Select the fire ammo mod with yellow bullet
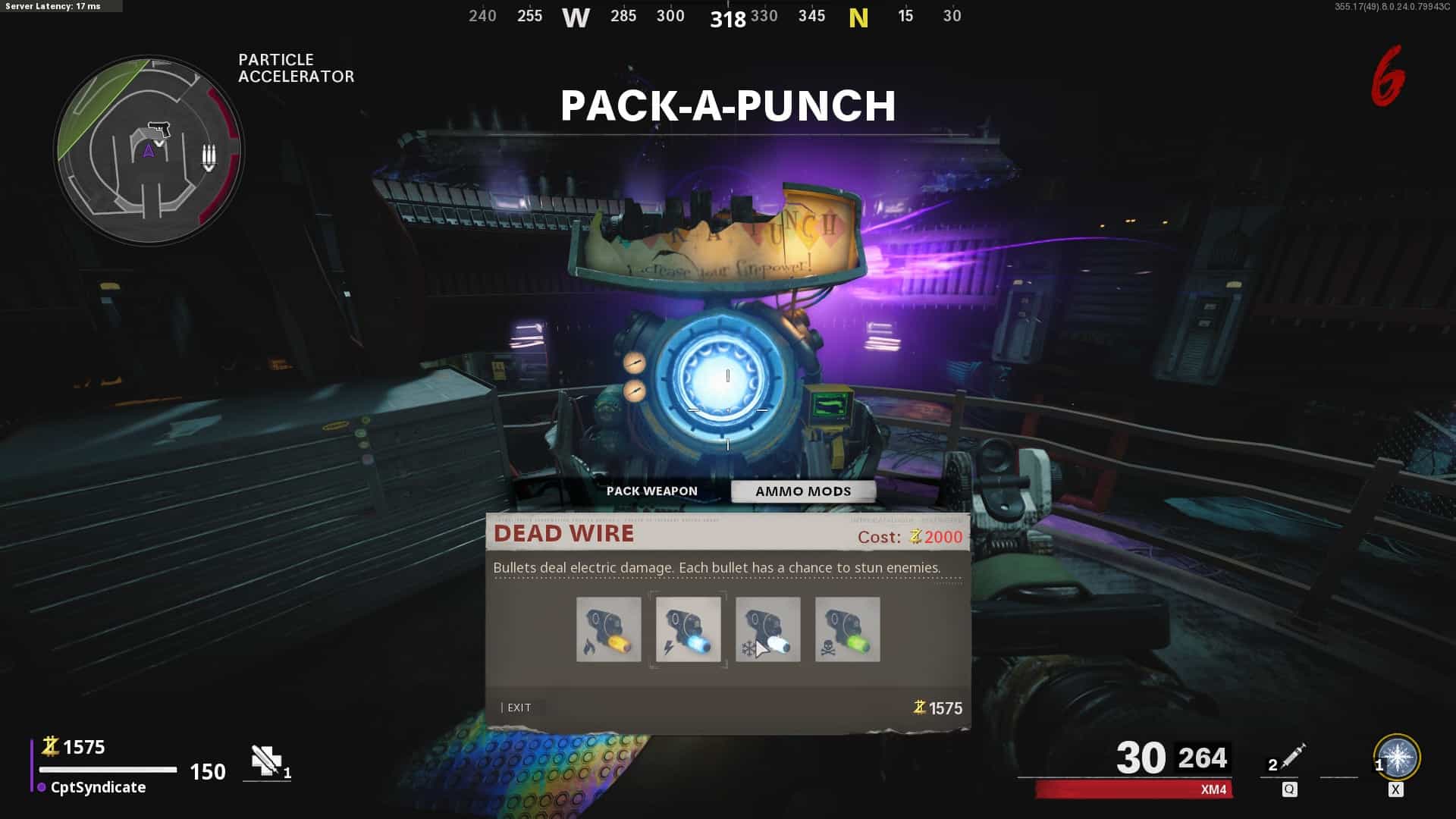Viewport: 1456px width, 819px height. [608, 629]
